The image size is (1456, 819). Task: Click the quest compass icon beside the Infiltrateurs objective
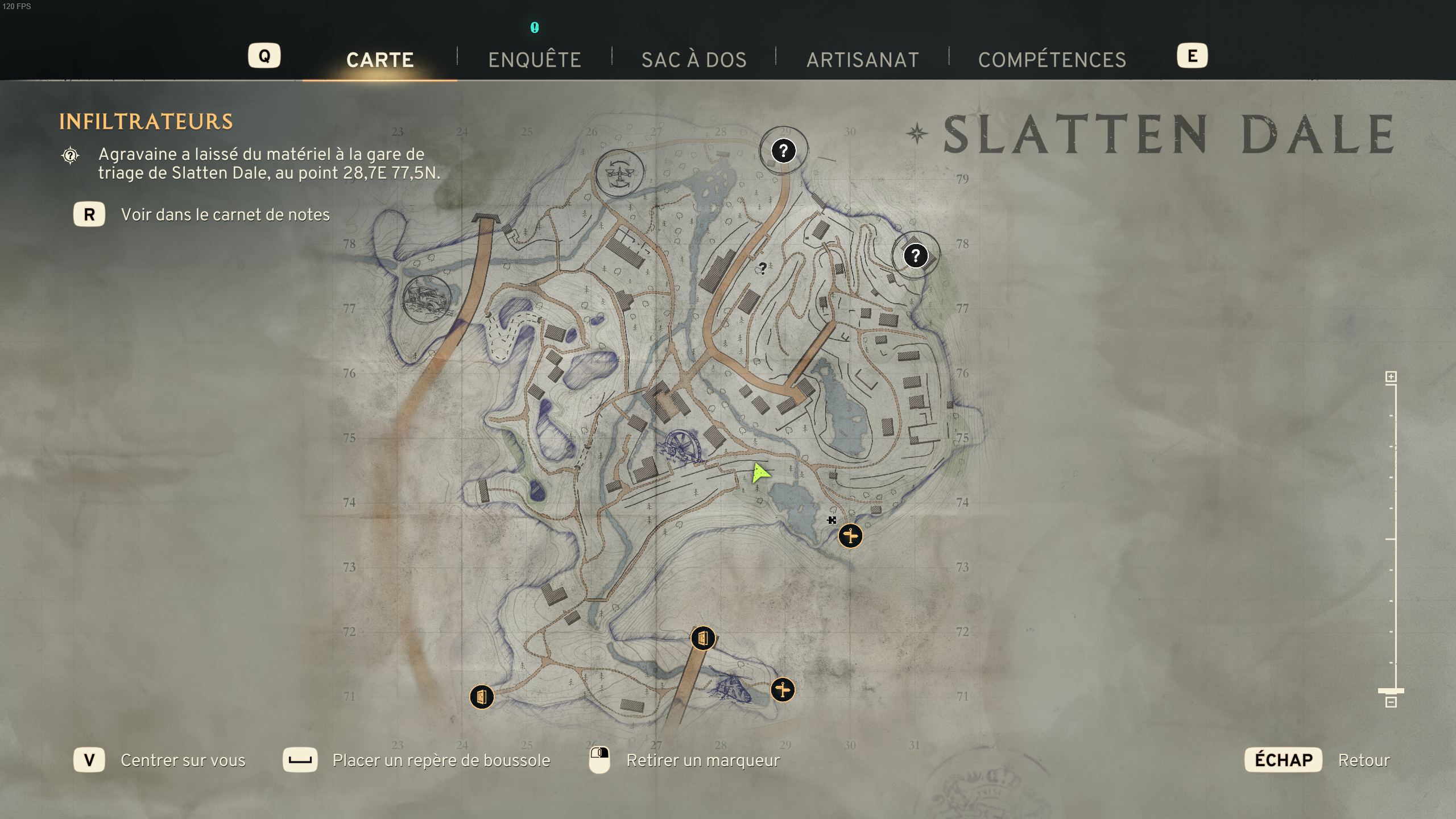[69, 154]
